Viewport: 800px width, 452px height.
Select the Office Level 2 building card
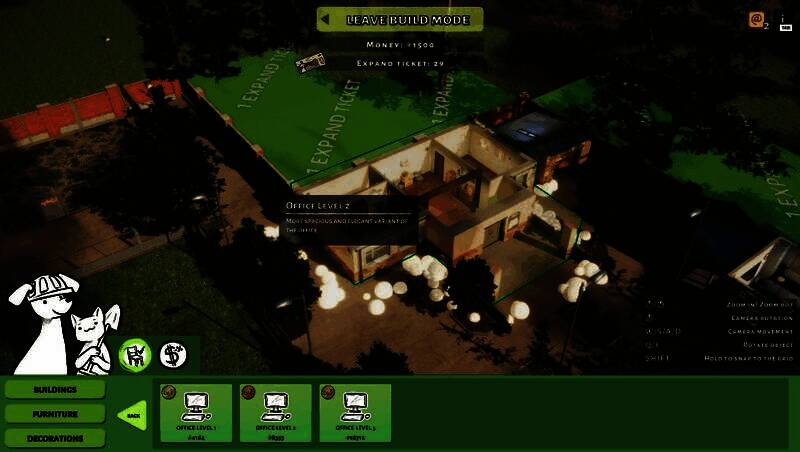pyautogui.click(x=275, y=412)
